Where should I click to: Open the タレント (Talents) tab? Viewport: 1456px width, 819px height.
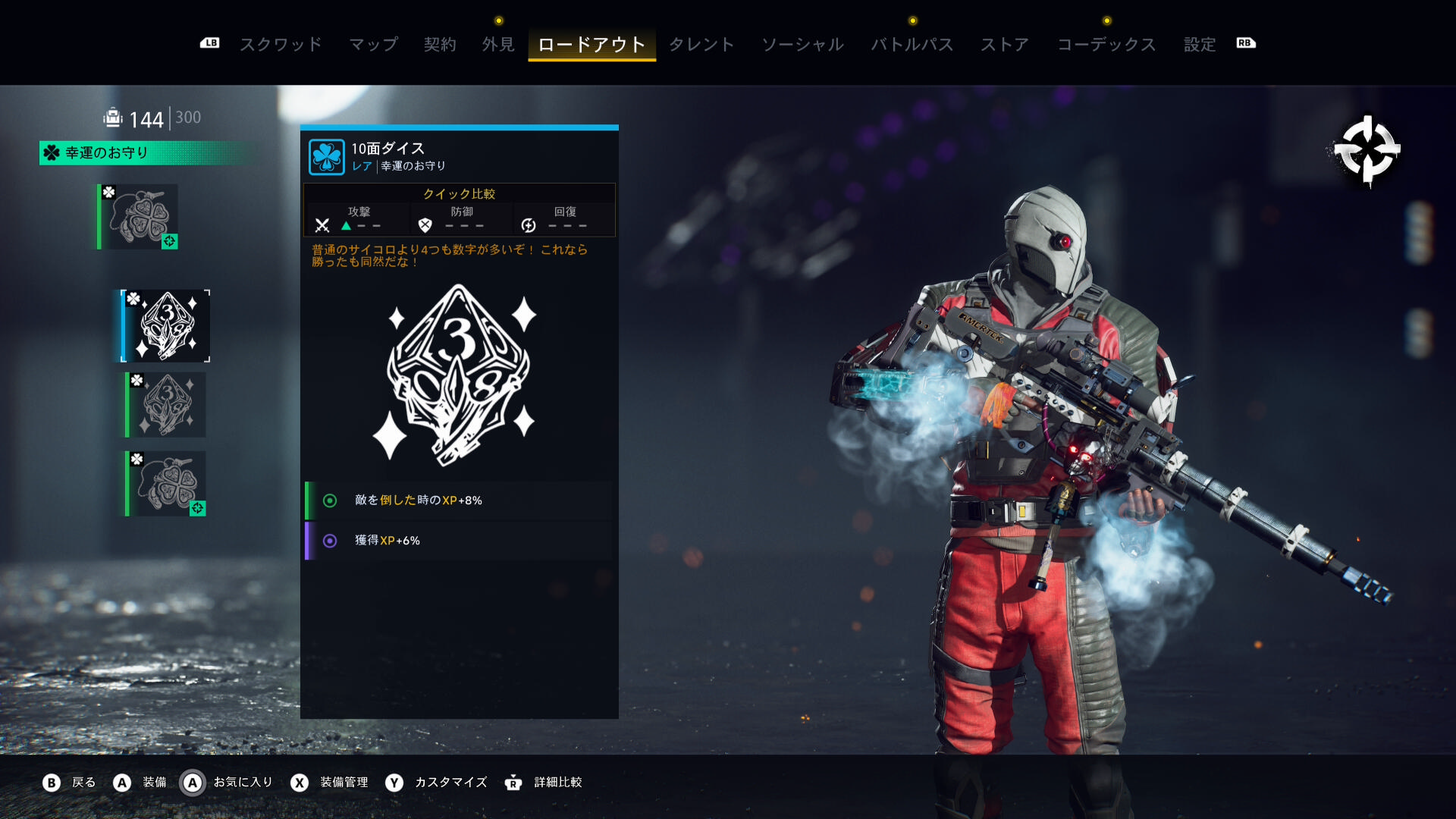(701, 45)
